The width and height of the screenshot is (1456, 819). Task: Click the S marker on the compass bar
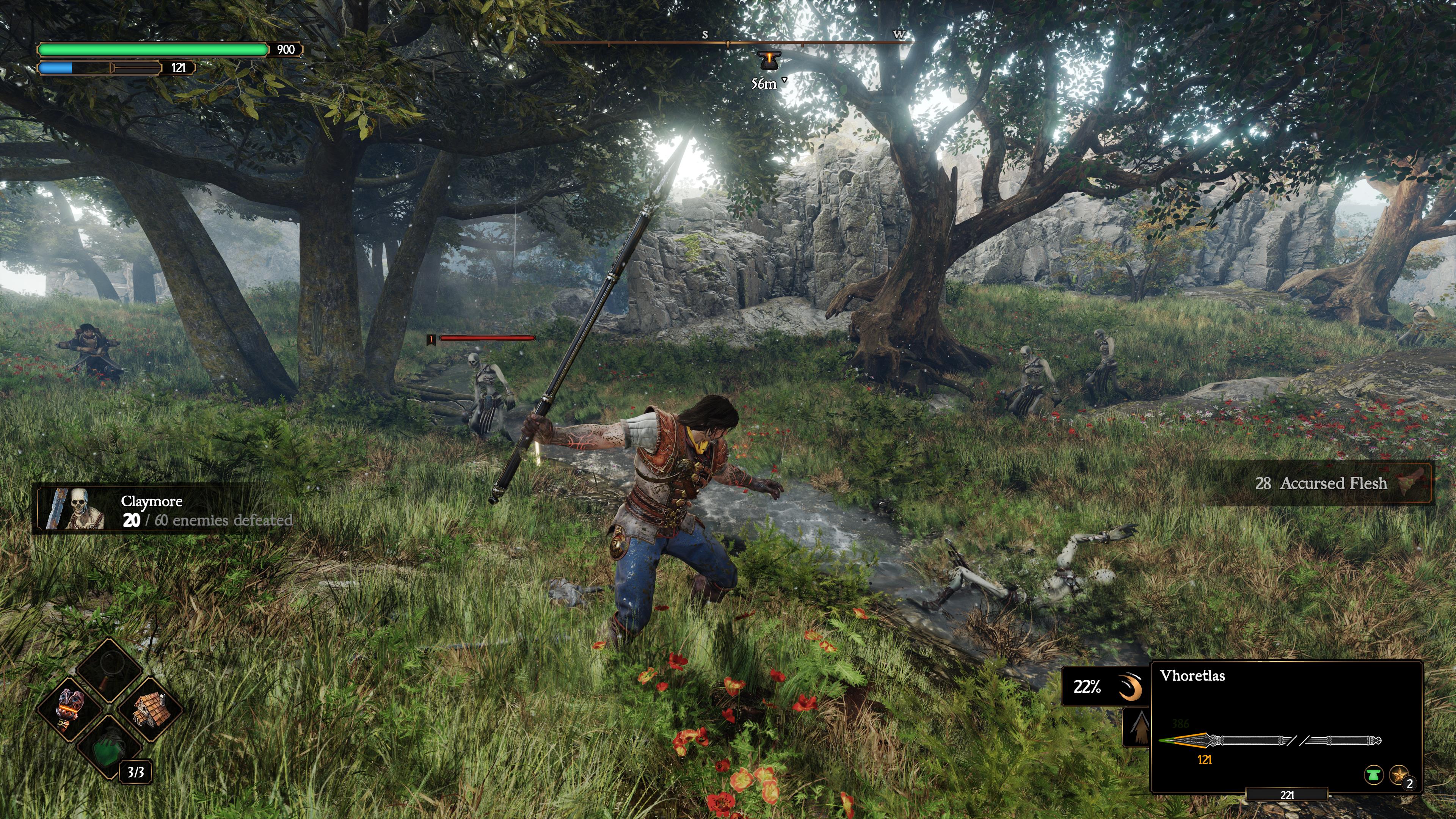click(x=704, y=35)
